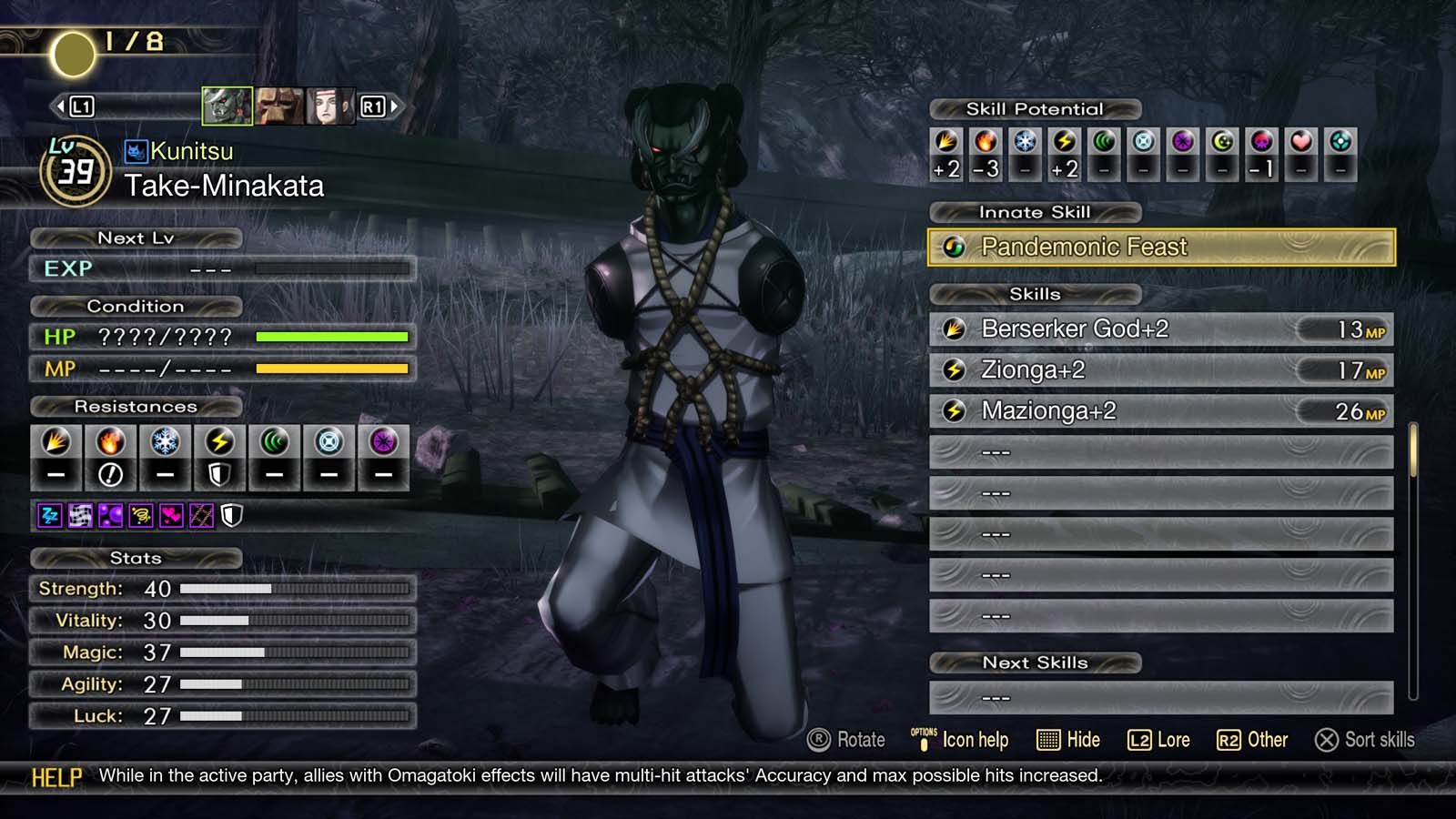This screenshot has height=819, width=1456.
Task: Select the Zionga+2 lightning skill icon
Action: [954, 369]
